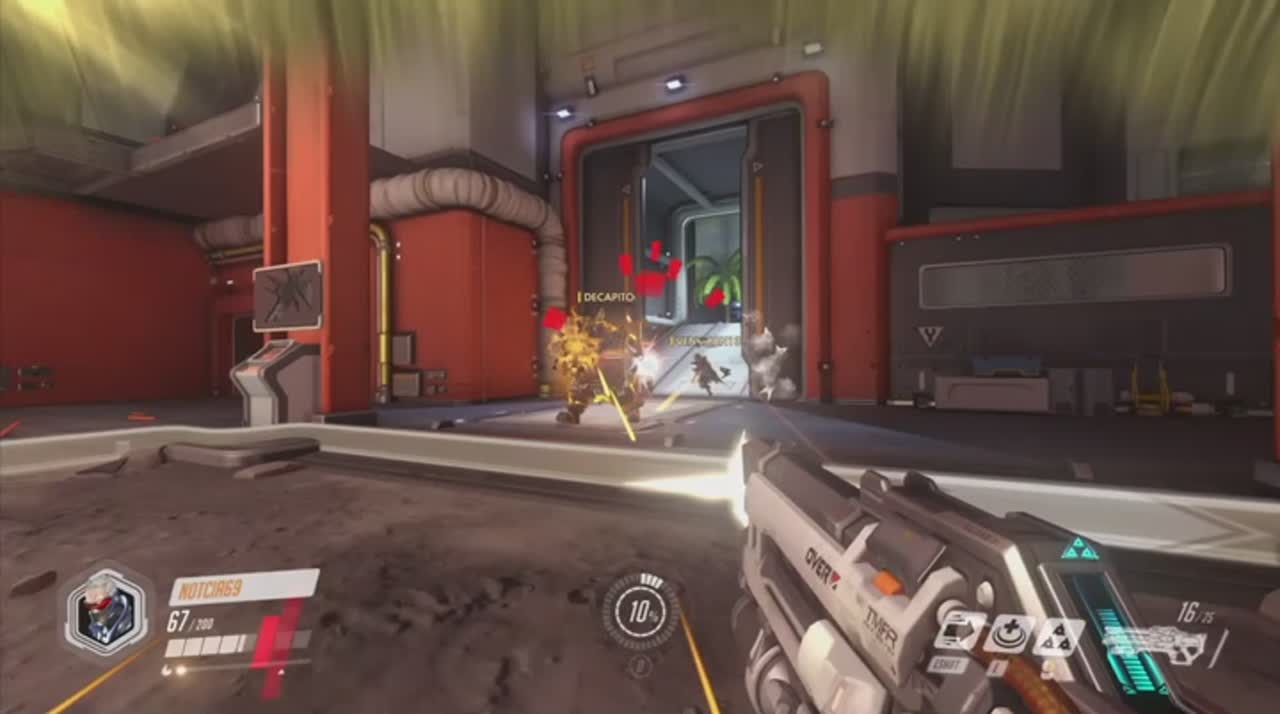Fire the Helix Rockets ability icon
Screen dimensions: 1280x714
pyautogui.click(x=1058, y=636)
